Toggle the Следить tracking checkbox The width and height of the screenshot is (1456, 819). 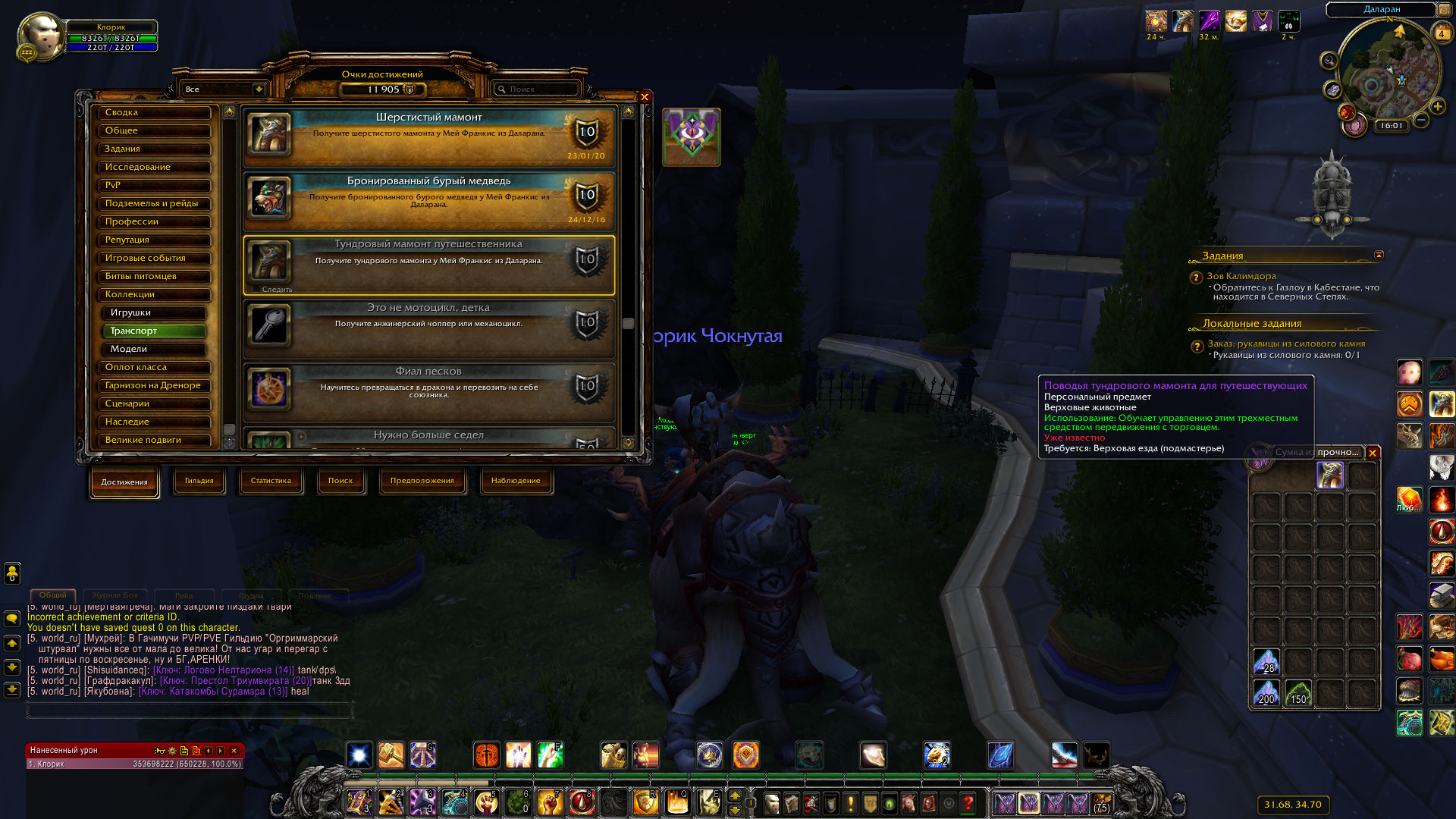[256, 290]
